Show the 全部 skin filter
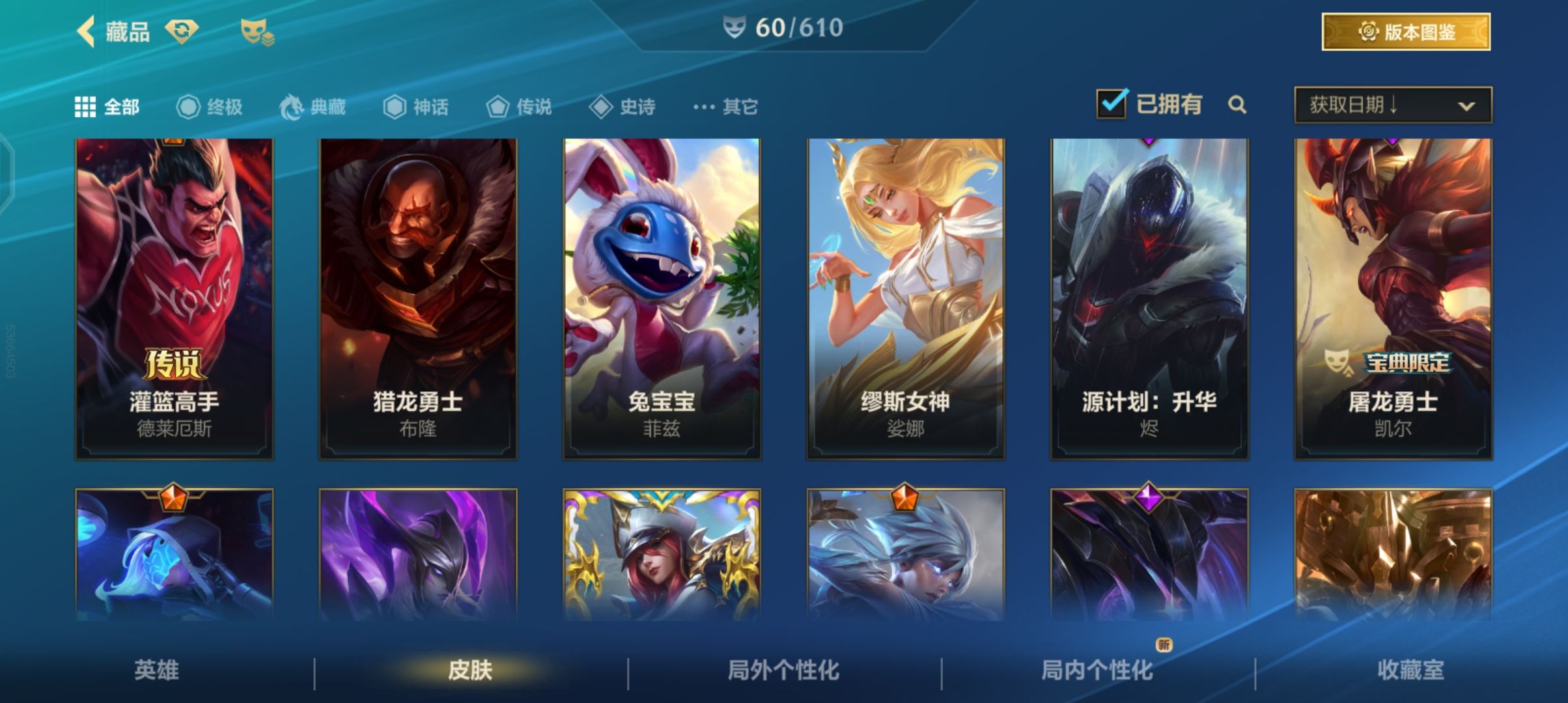 [107, 107]
